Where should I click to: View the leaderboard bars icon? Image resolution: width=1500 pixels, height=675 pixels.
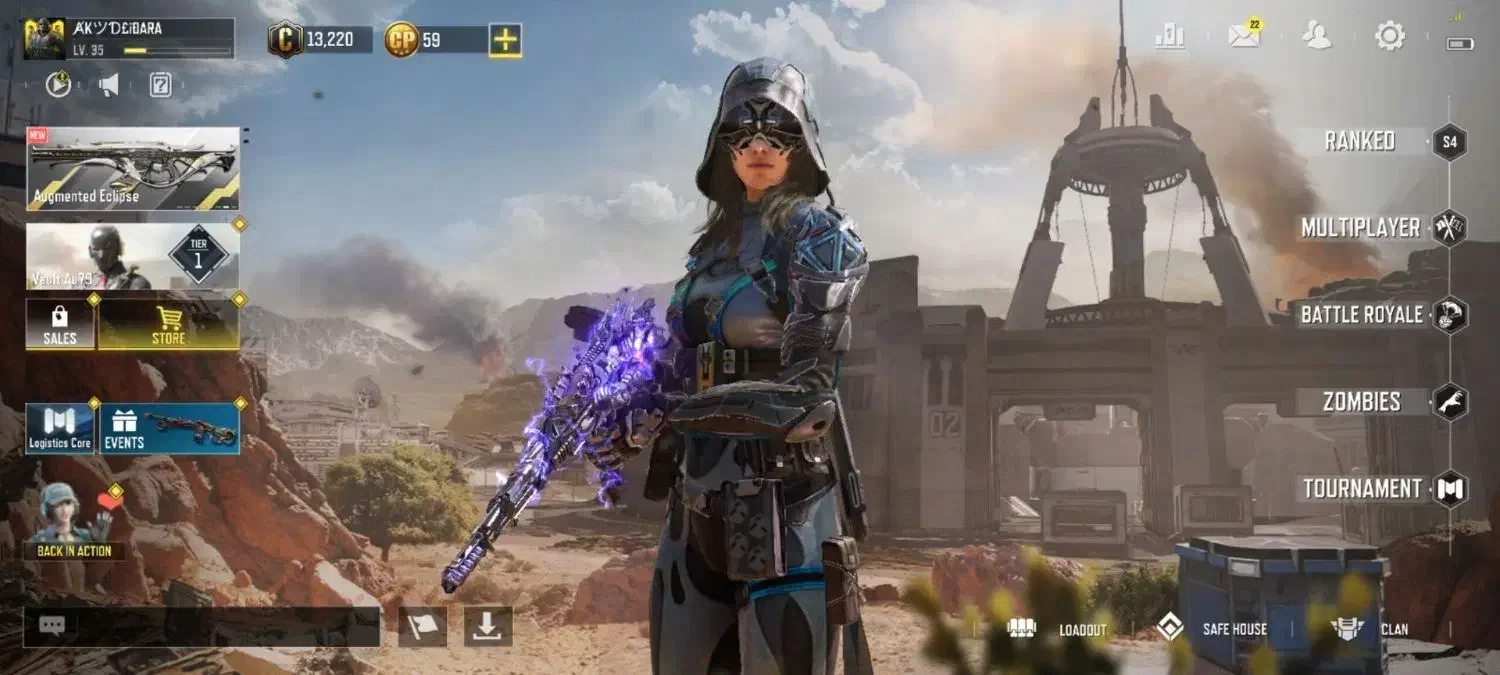point(1169,36)
